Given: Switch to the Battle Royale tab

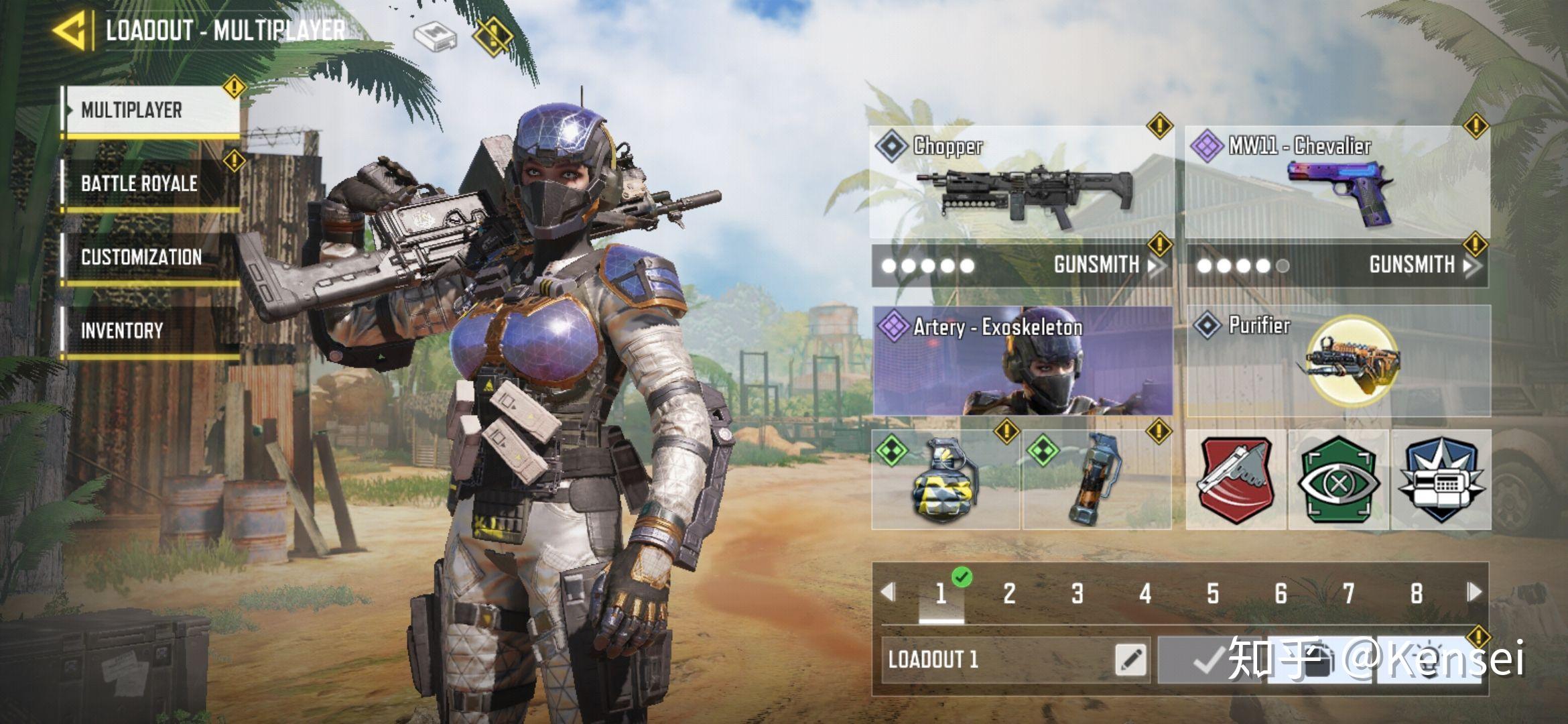Looking at the screenshot, I should click(151, 184).
